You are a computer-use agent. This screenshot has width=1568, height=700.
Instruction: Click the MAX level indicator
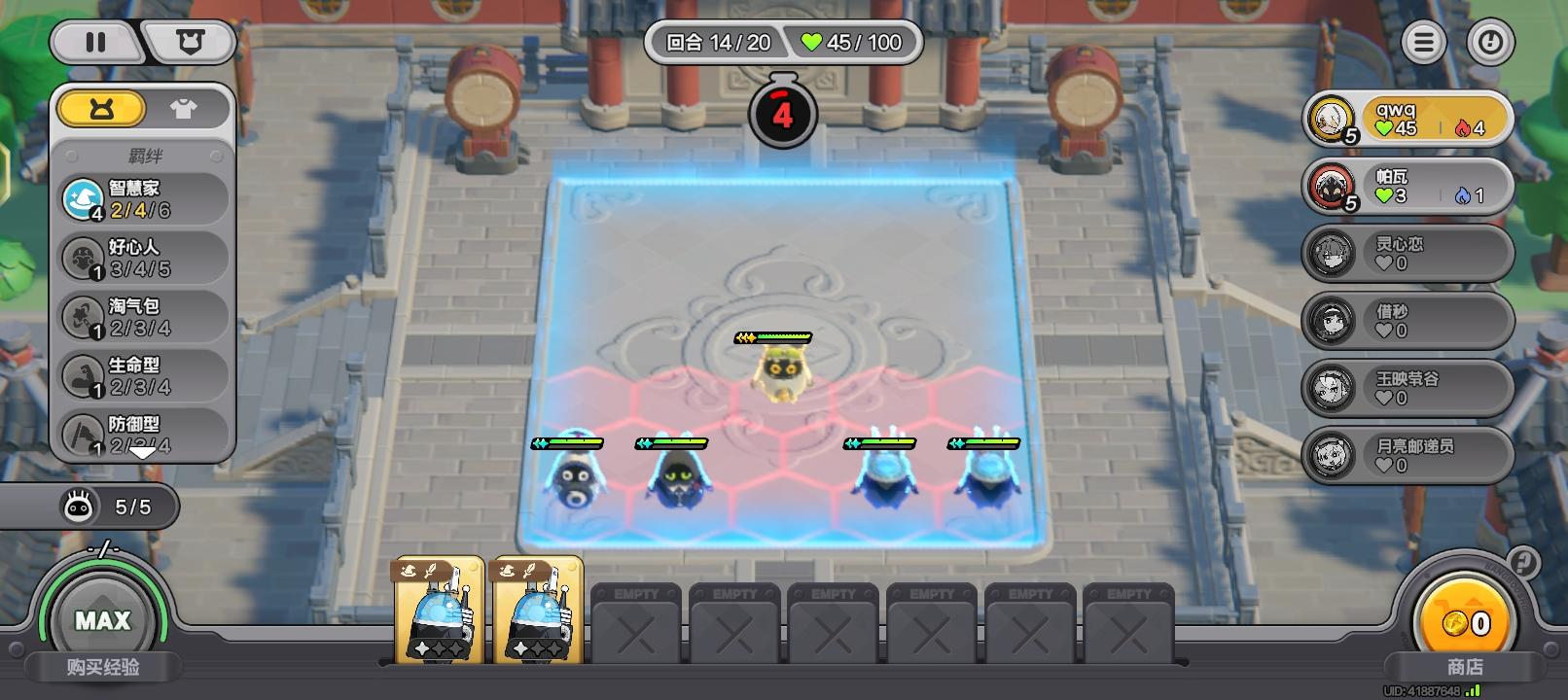click(x=104, y=620)
